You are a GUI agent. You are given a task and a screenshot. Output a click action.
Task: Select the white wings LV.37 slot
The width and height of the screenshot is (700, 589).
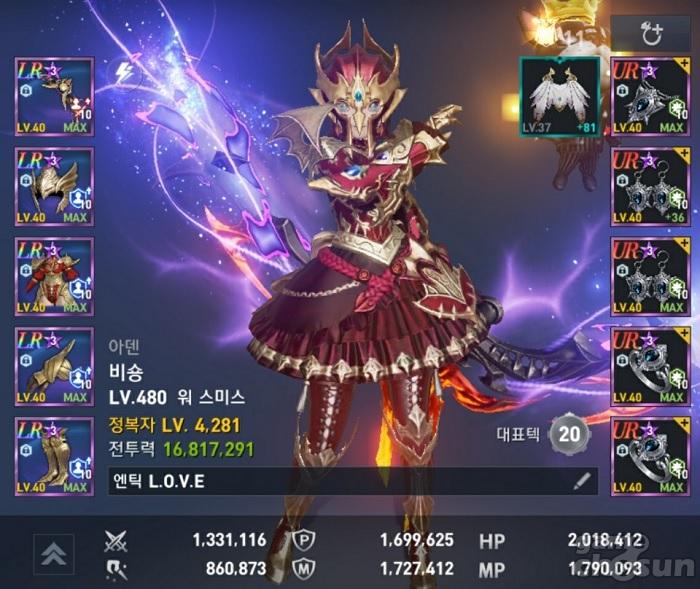(560, 96)
